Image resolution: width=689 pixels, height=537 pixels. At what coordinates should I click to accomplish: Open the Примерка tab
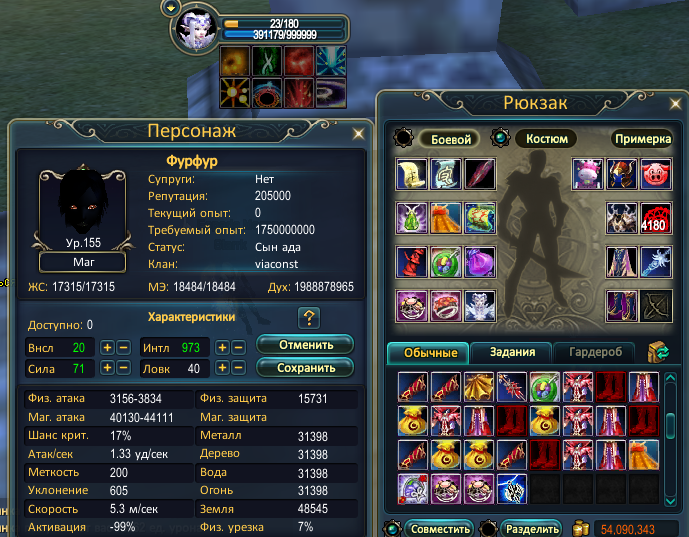pos(642,139)
